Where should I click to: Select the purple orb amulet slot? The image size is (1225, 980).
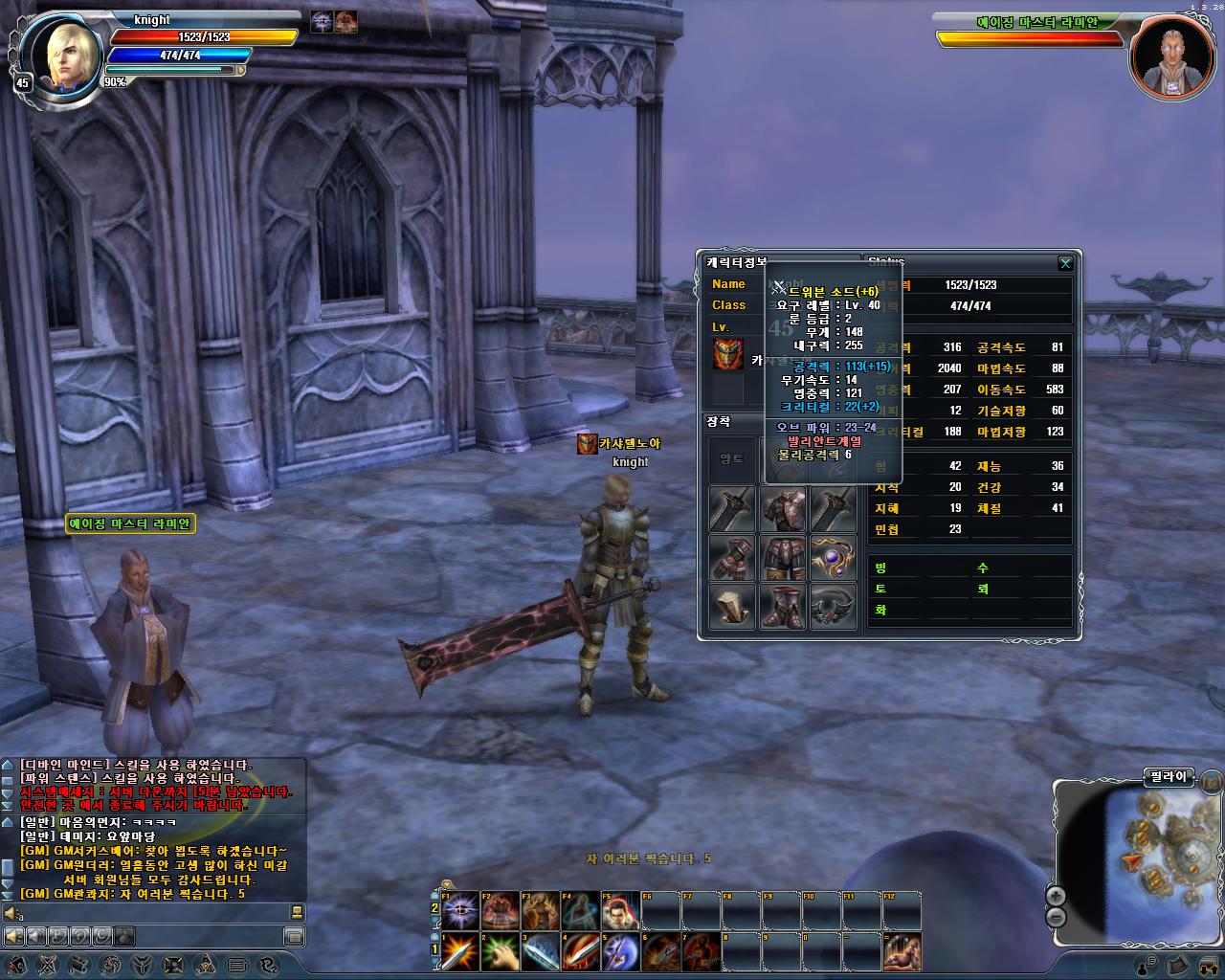[x=834, y=558]
